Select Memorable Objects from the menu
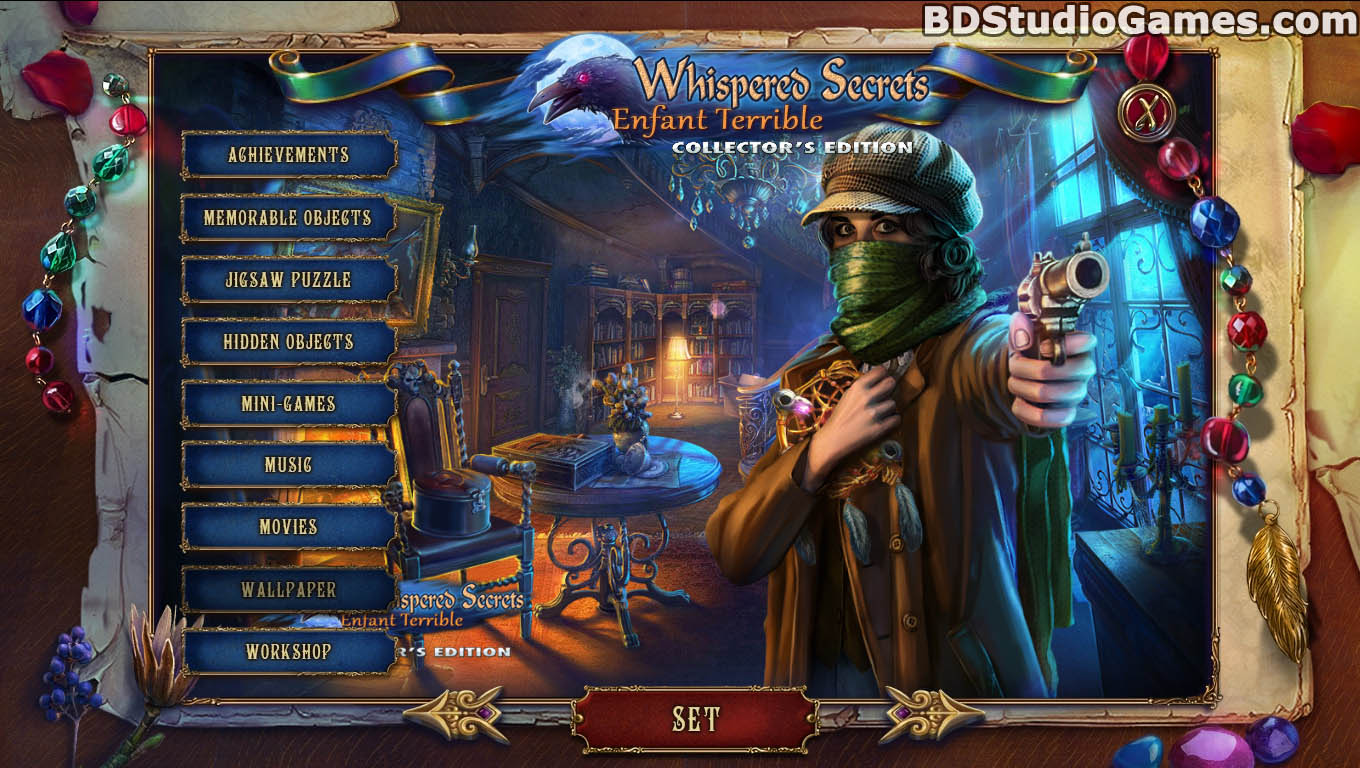The image size is (1360, 768). (x=288, y=218)
